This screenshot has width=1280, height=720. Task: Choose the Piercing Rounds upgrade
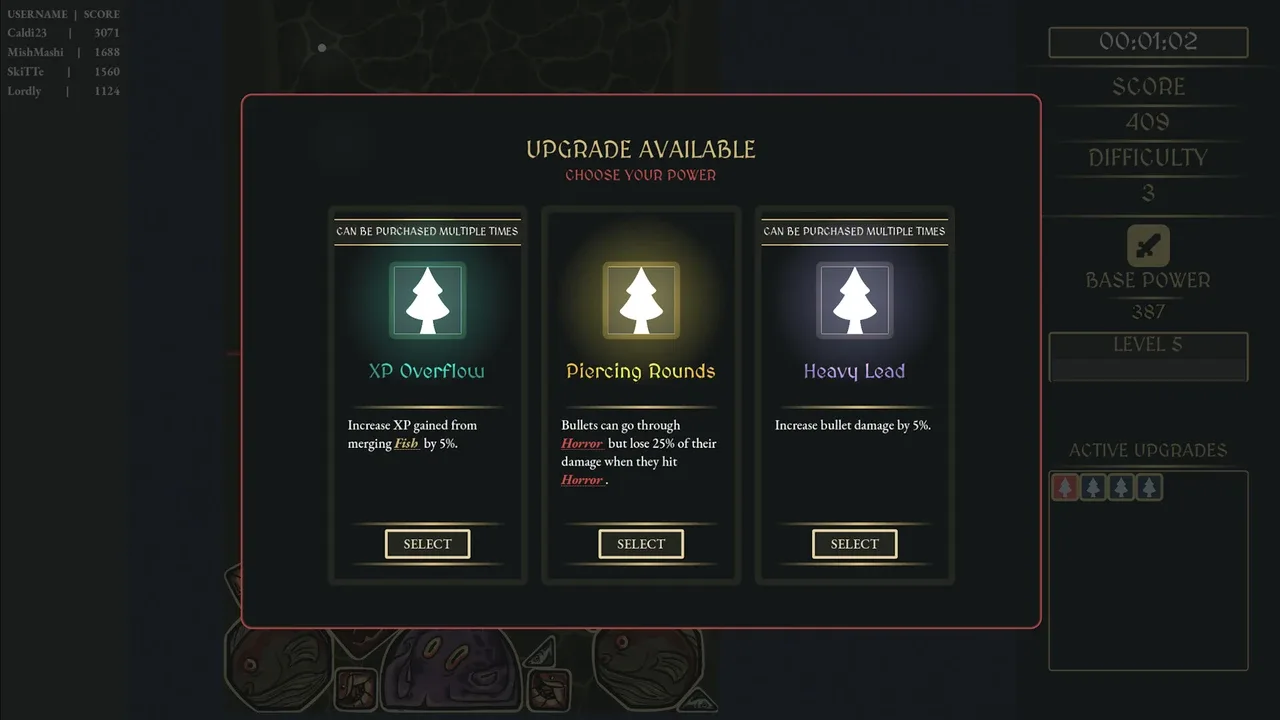[x=641, y=544]
